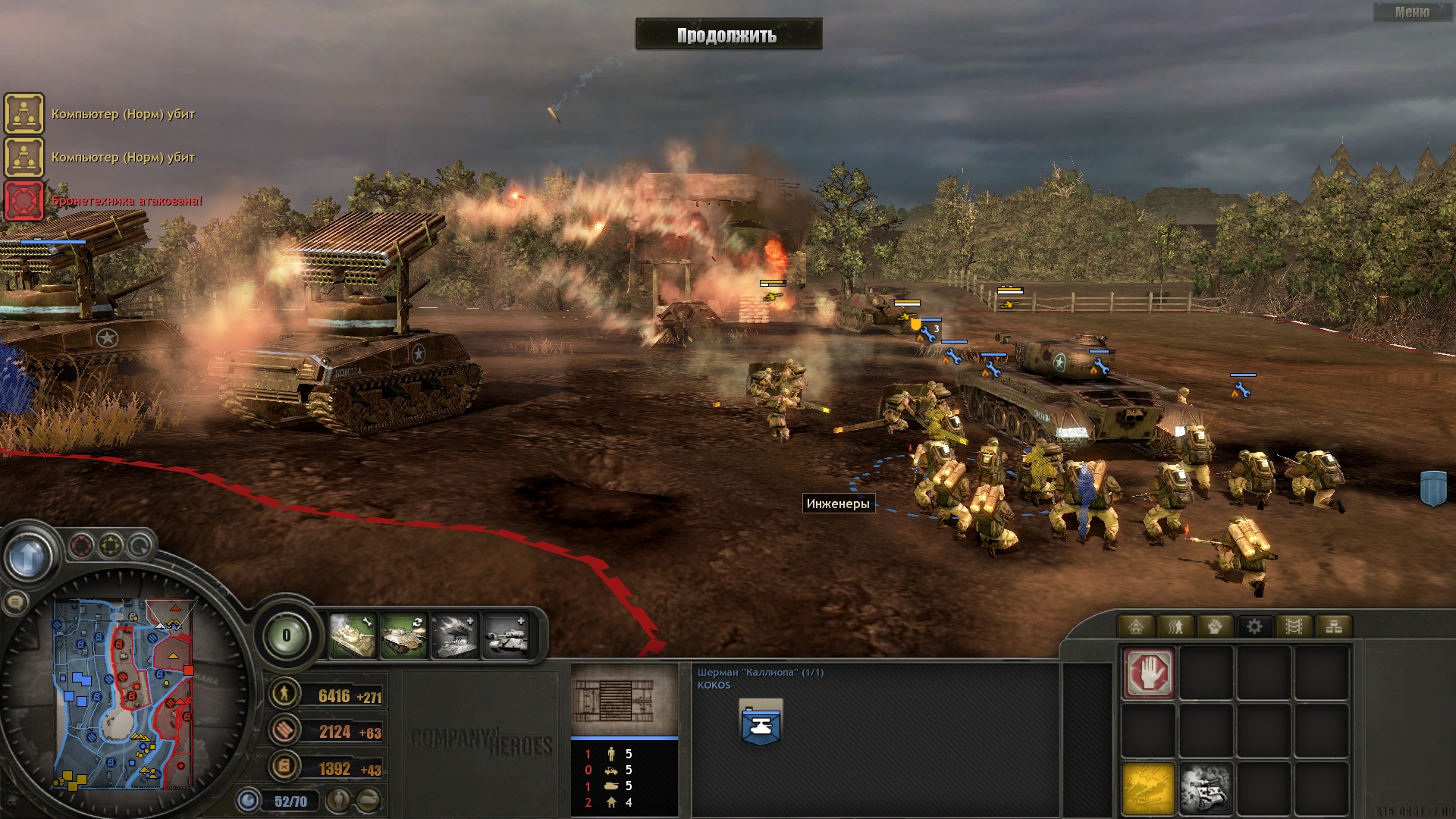Open the chat speech bubble button

[x=15, y=603]
